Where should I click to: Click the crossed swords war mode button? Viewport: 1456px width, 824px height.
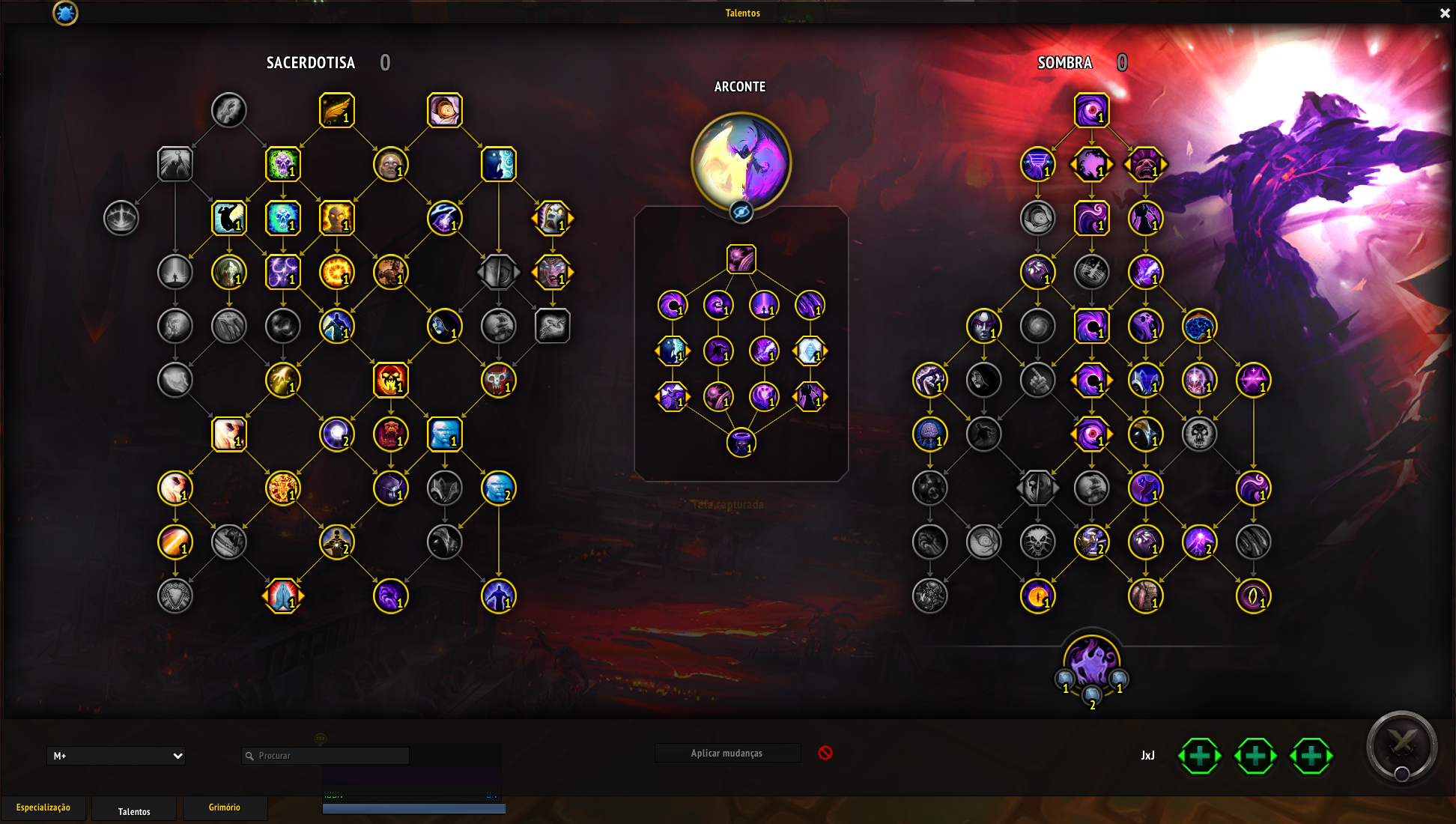tap(1401, 746)
